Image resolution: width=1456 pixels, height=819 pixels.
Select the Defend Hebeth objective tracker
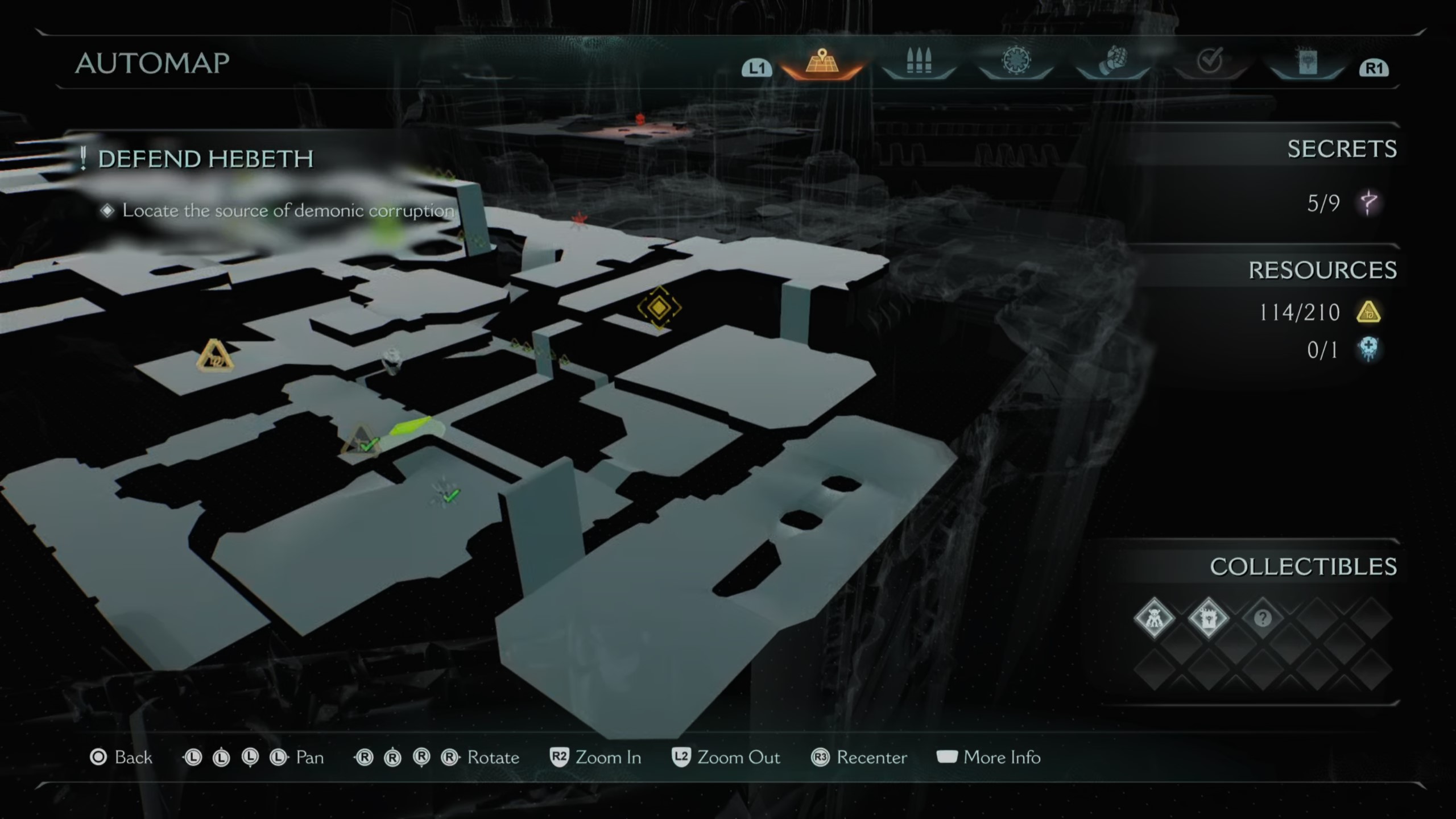pyautogui.click(x=205, y=159)
